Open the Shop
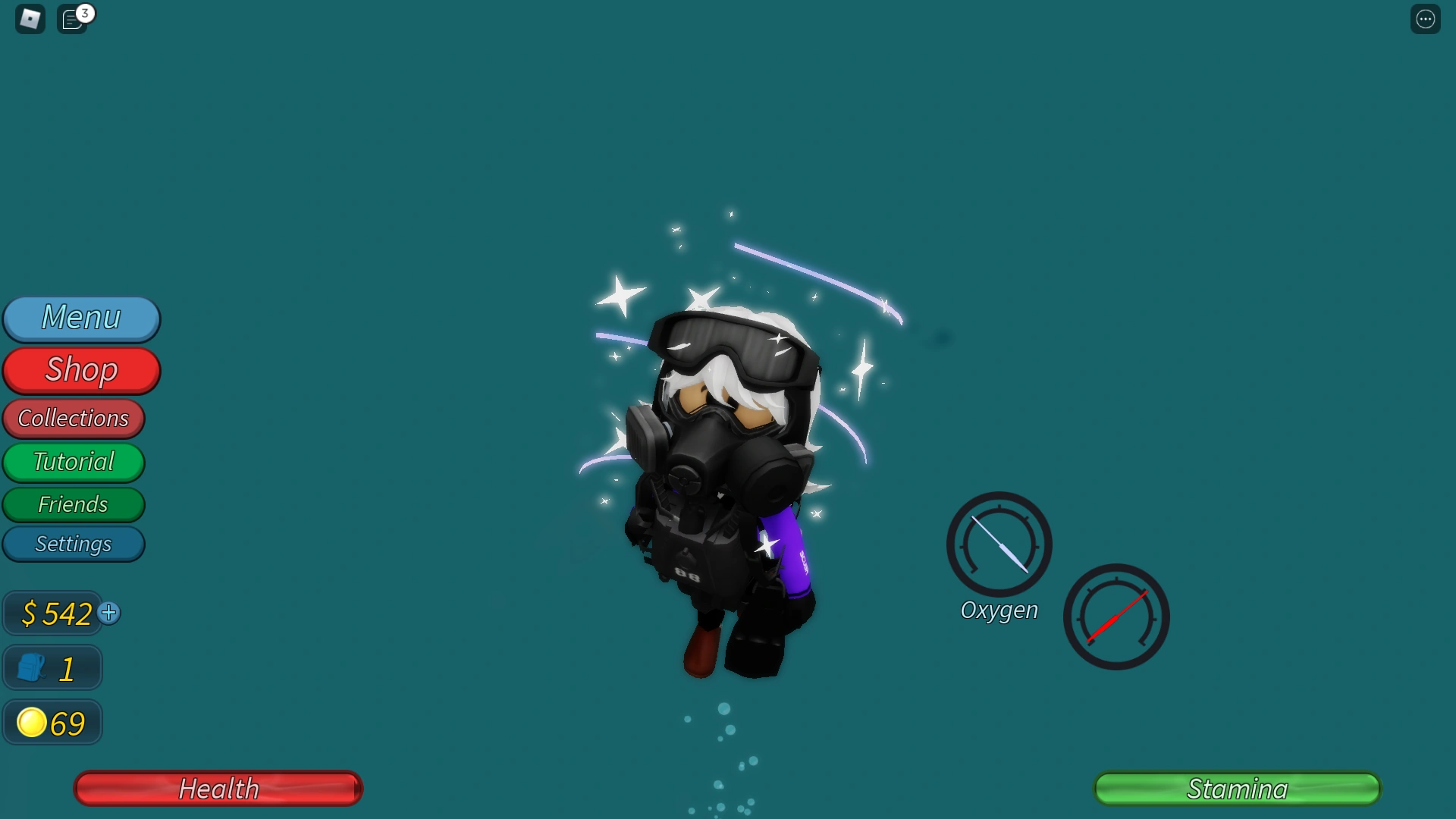1456x819 pixels. pyautogui.click(x=81, y=370)
